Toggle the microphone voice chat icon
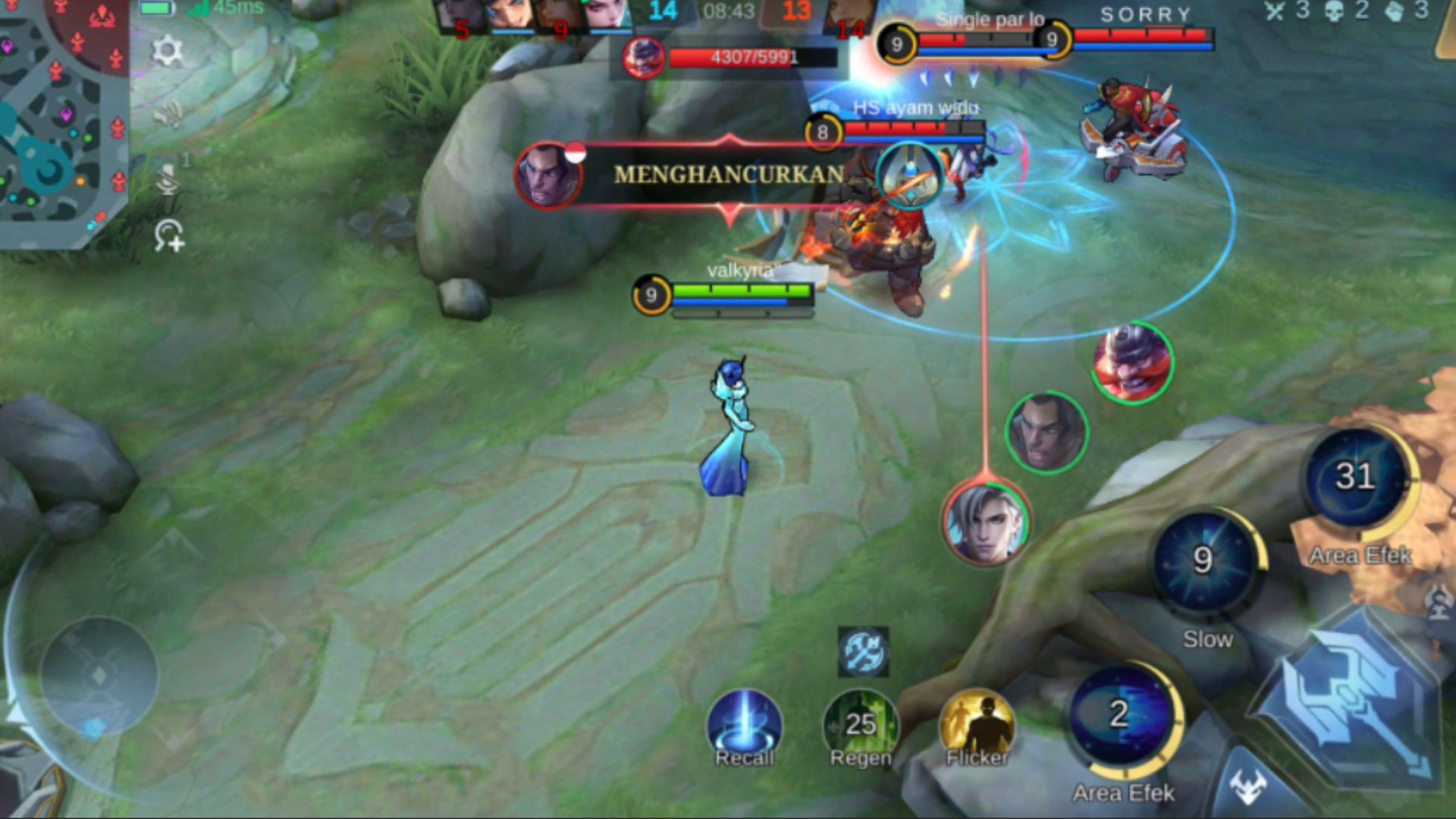This screenshot has width=1456, height=819. [168, 180]
